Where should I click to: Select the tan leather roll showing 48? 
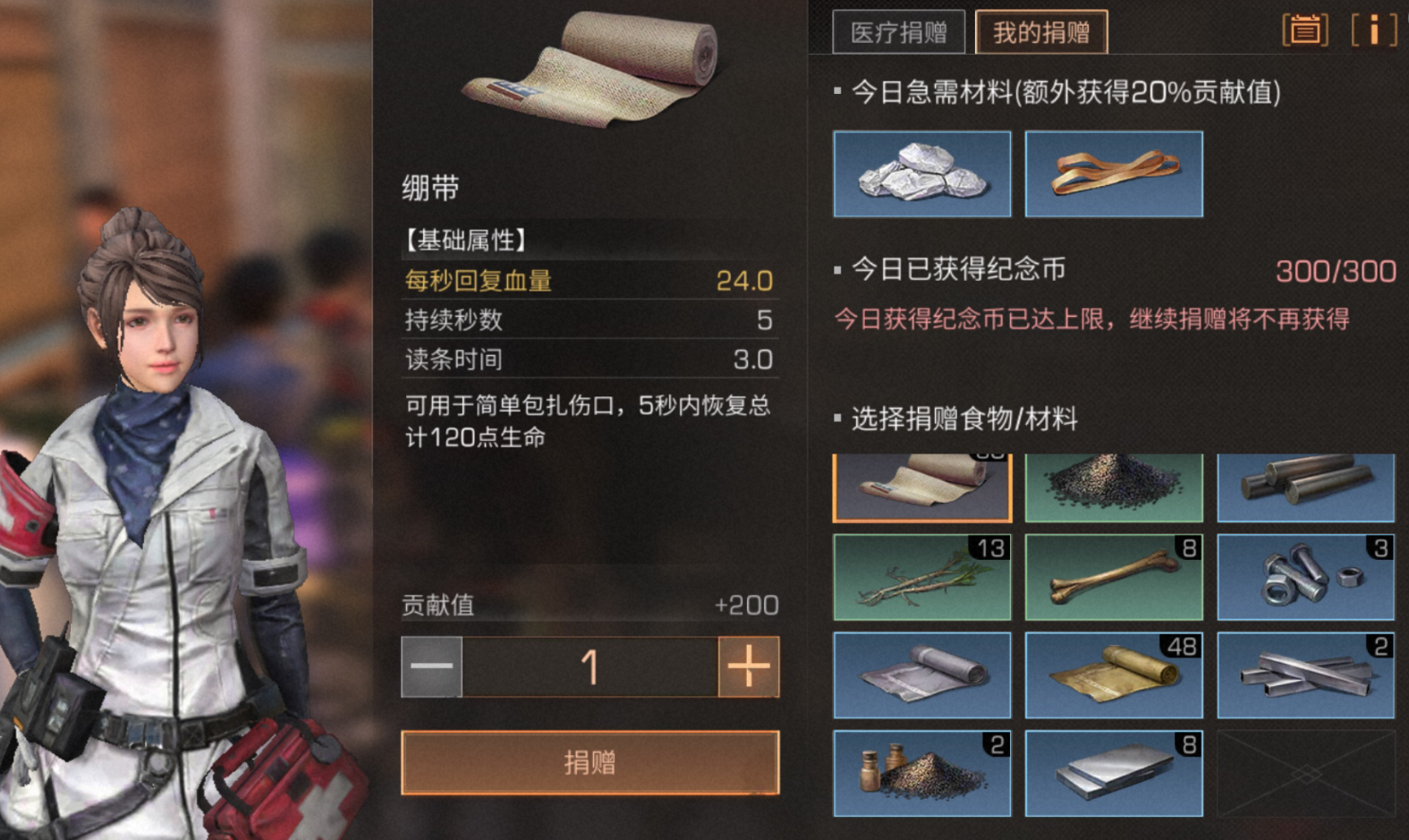(x=1113, y=675)
